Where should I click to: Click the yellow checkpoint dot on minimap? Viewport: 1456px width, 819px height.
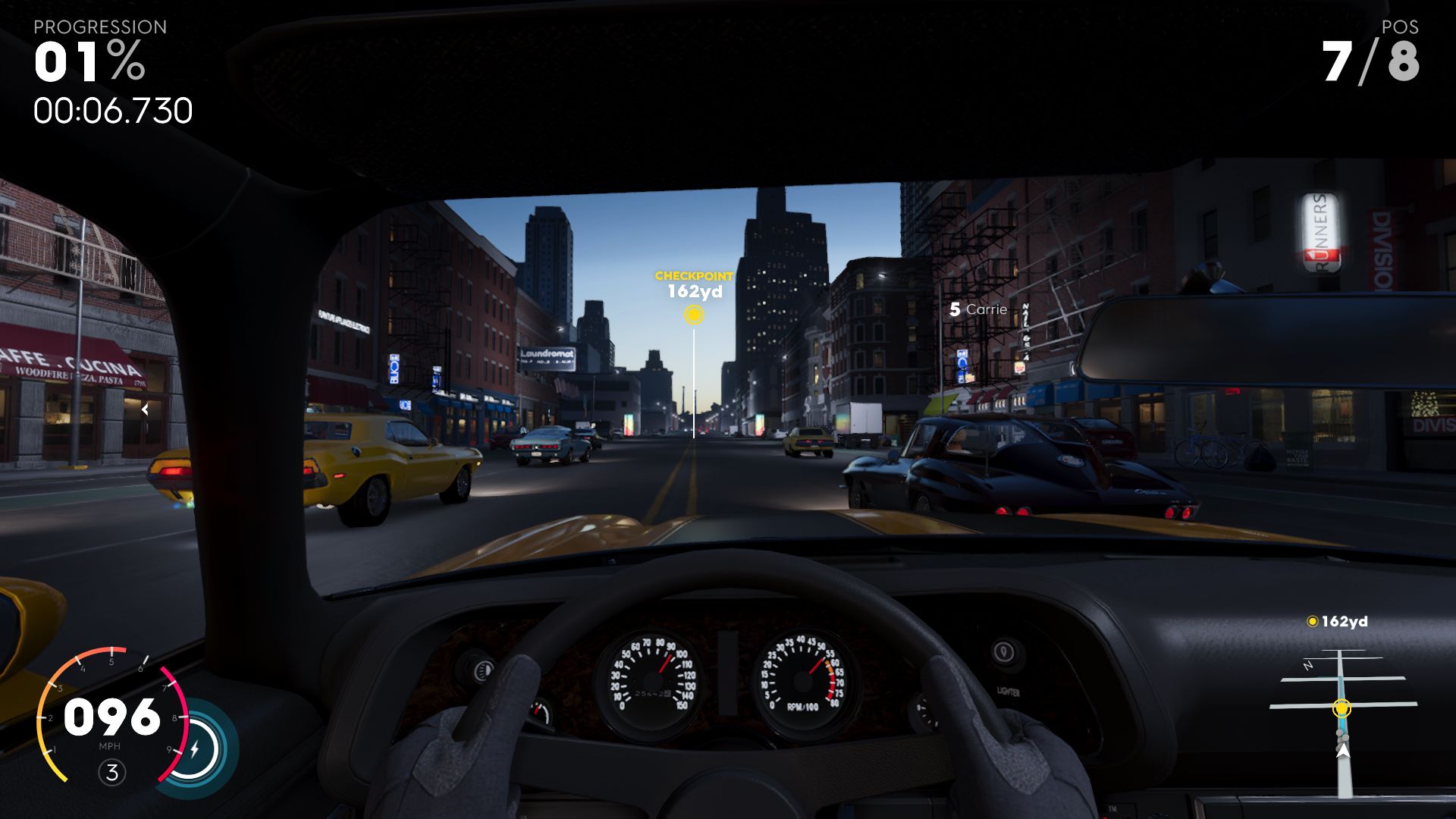pyautogui.click(x=1342, y=708)
